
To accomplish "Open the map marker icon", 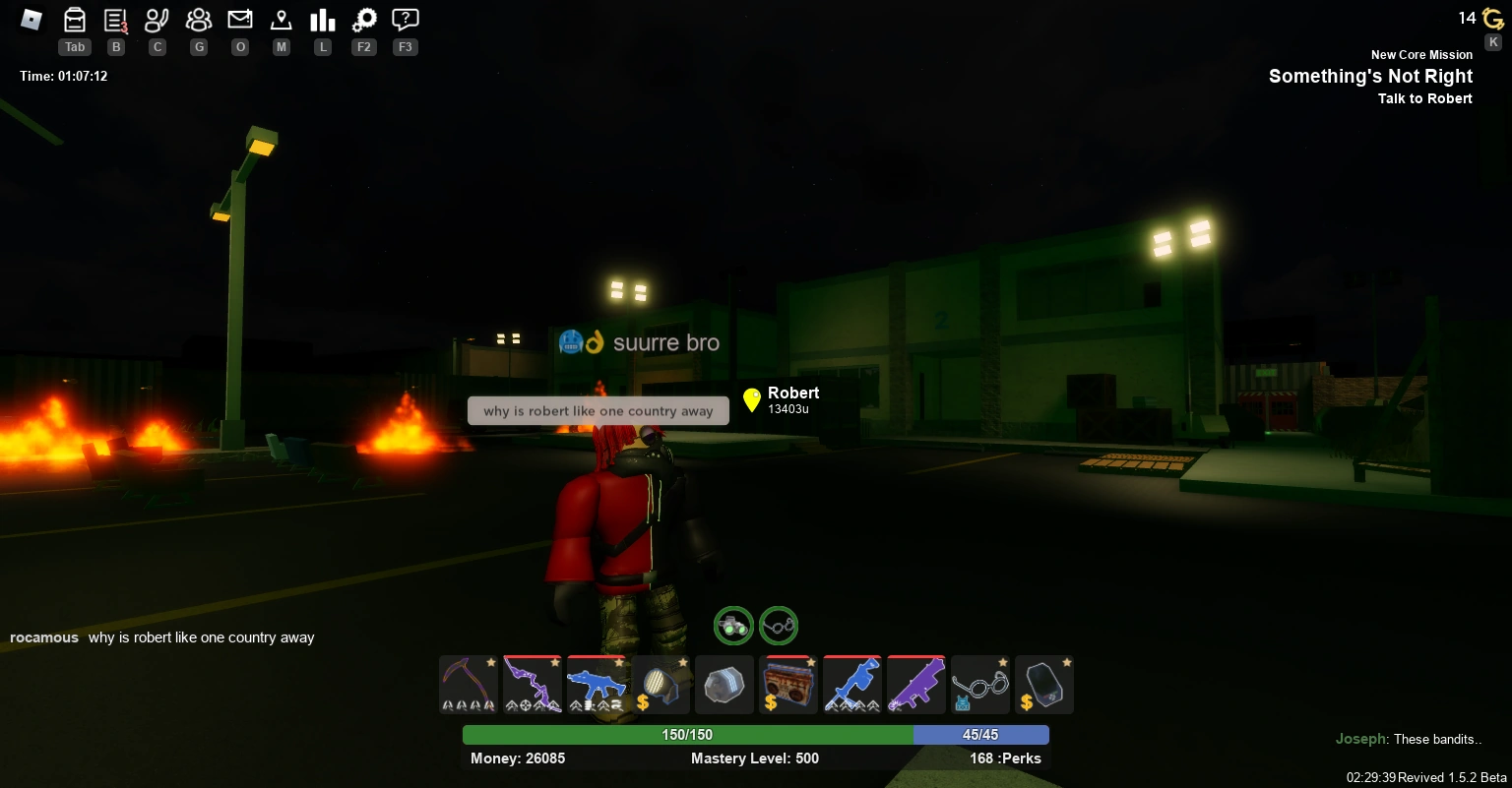I will pos(282,19).
